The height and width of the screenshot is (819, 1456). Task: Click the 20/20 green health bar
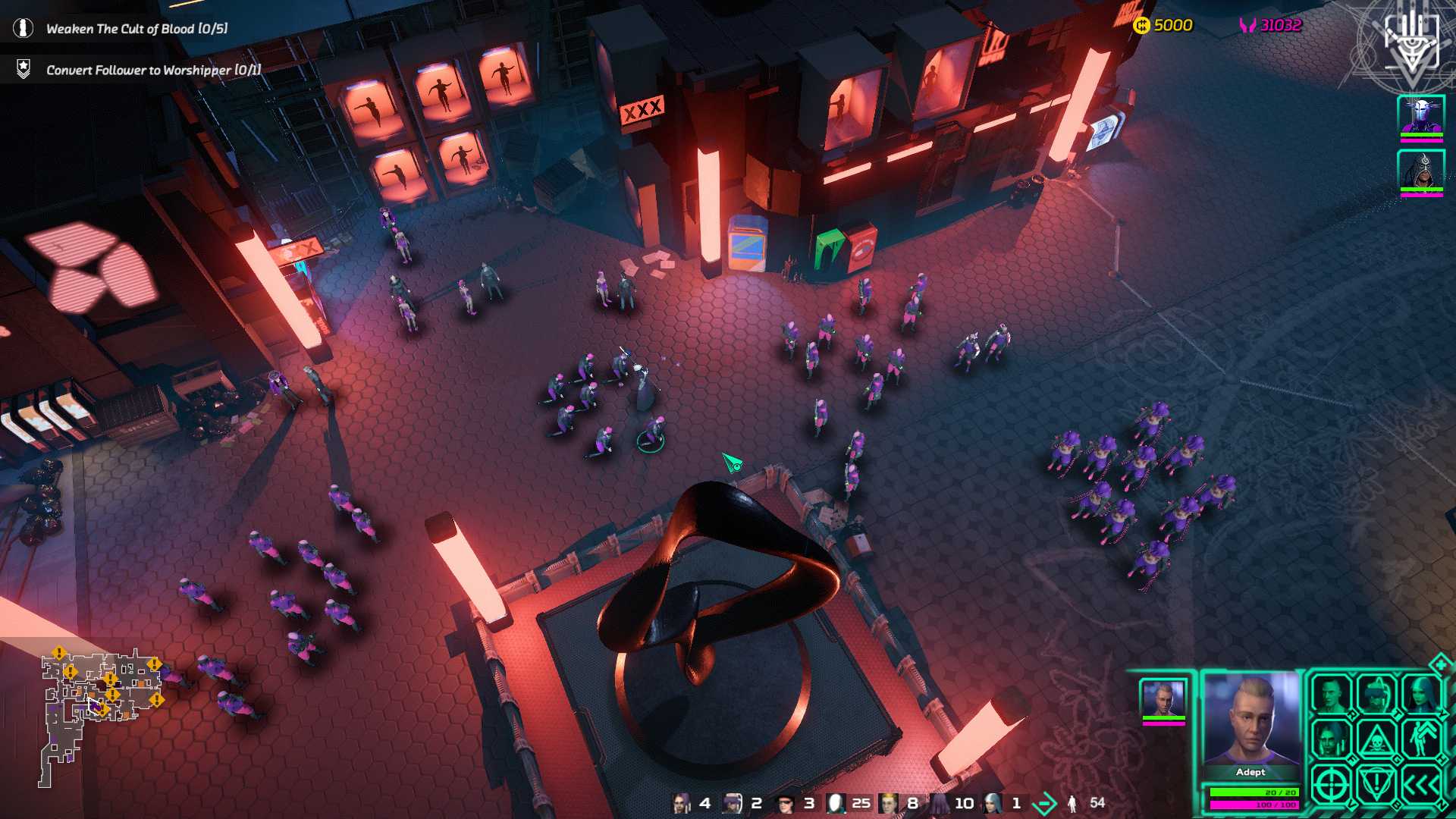(1253, 792)
